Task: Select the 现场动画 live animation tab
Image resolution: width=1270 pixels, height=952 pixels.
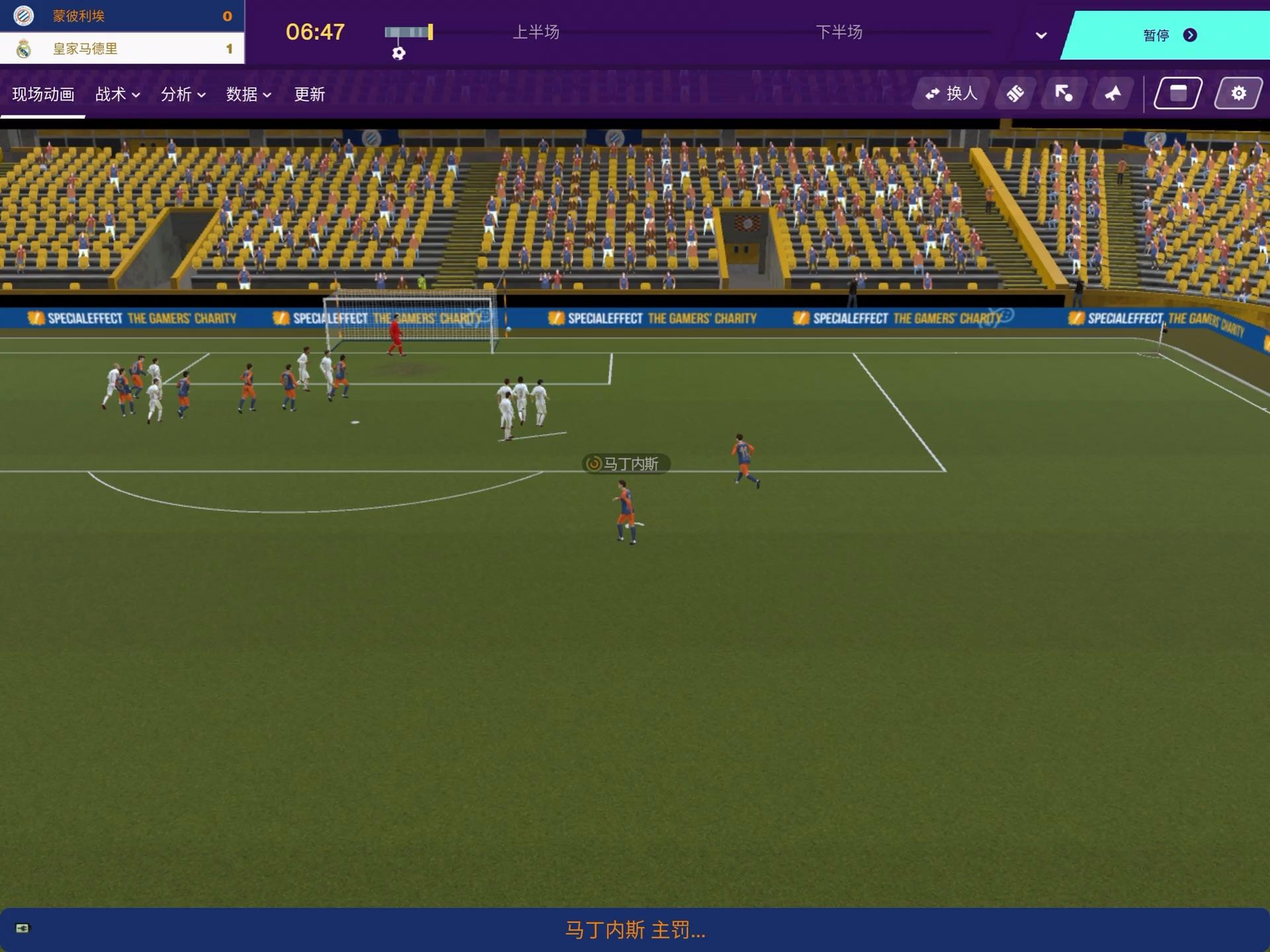Action: (43, 95)
